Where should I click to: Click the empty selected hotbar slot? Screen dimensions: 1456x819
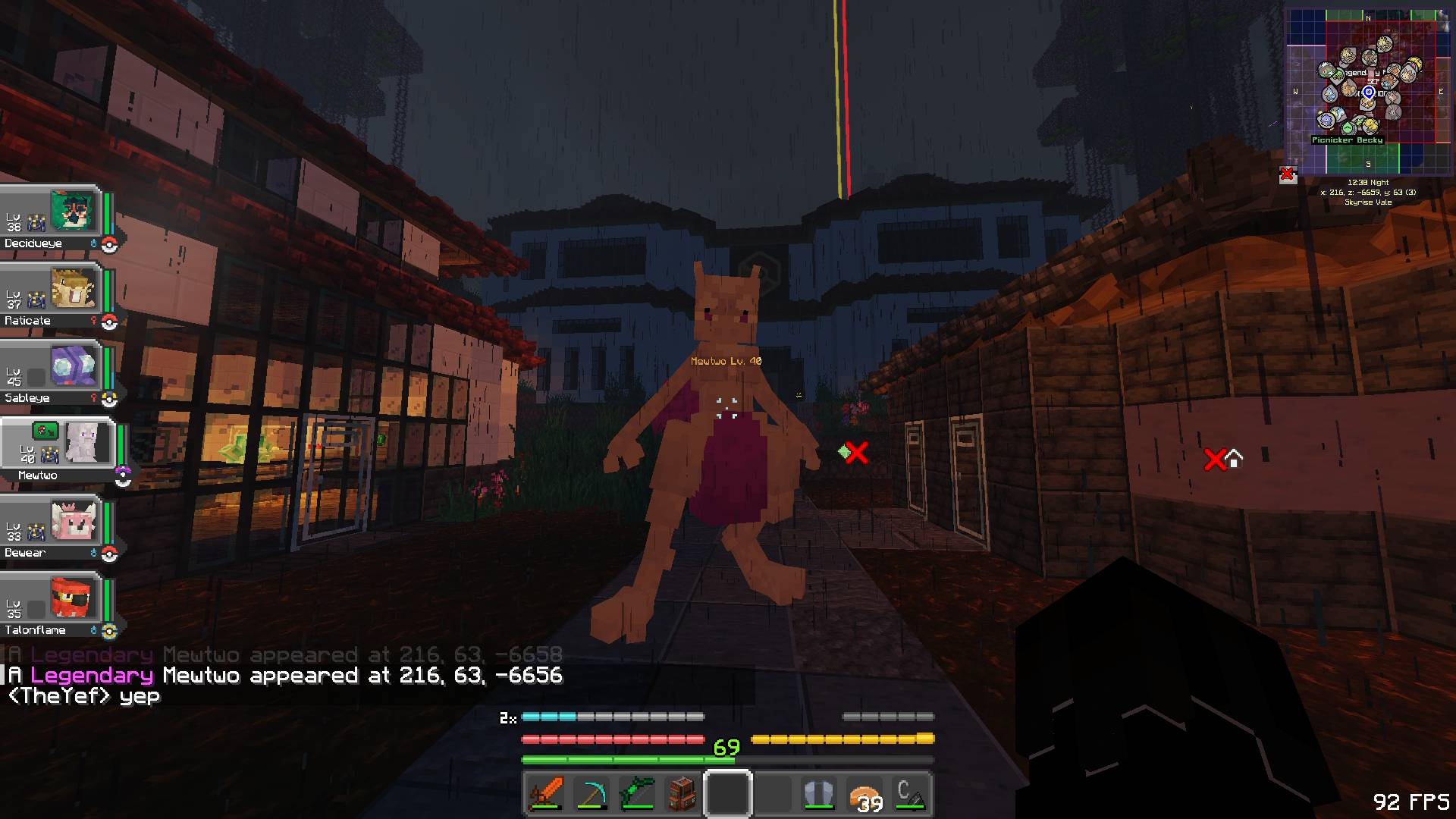[727, 794]
